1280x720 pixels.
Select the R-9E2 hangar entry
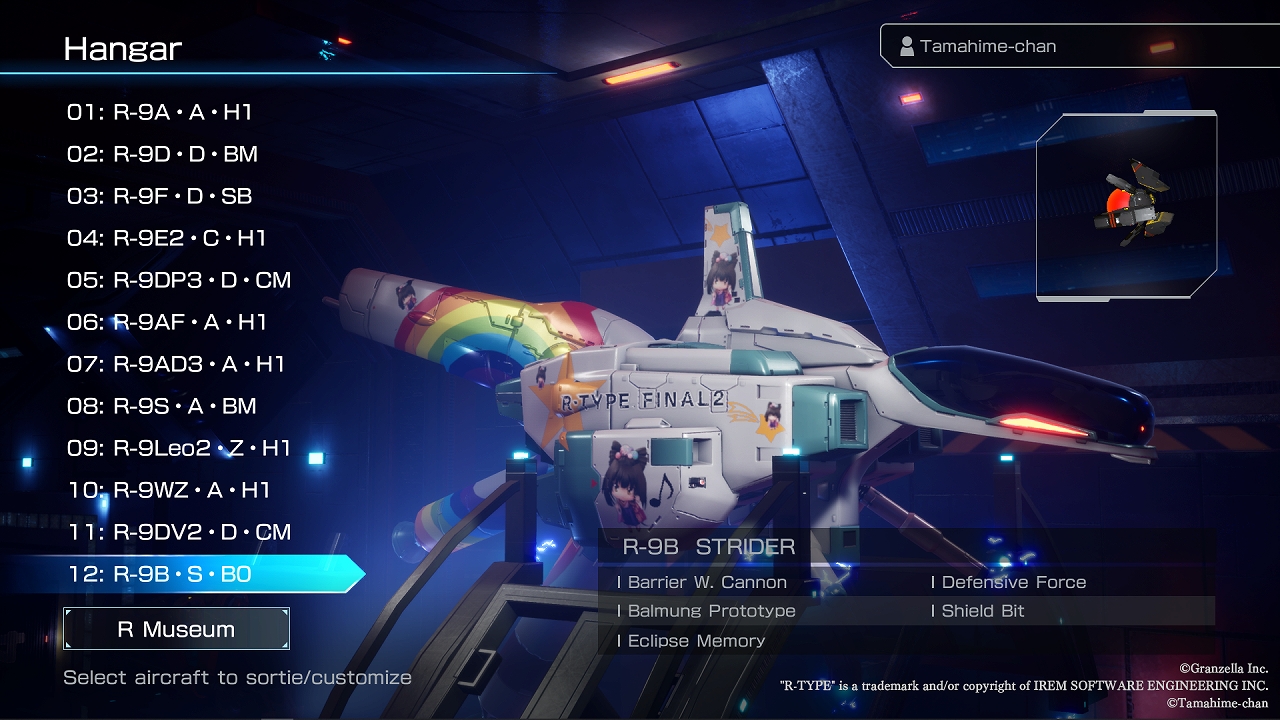167,238
